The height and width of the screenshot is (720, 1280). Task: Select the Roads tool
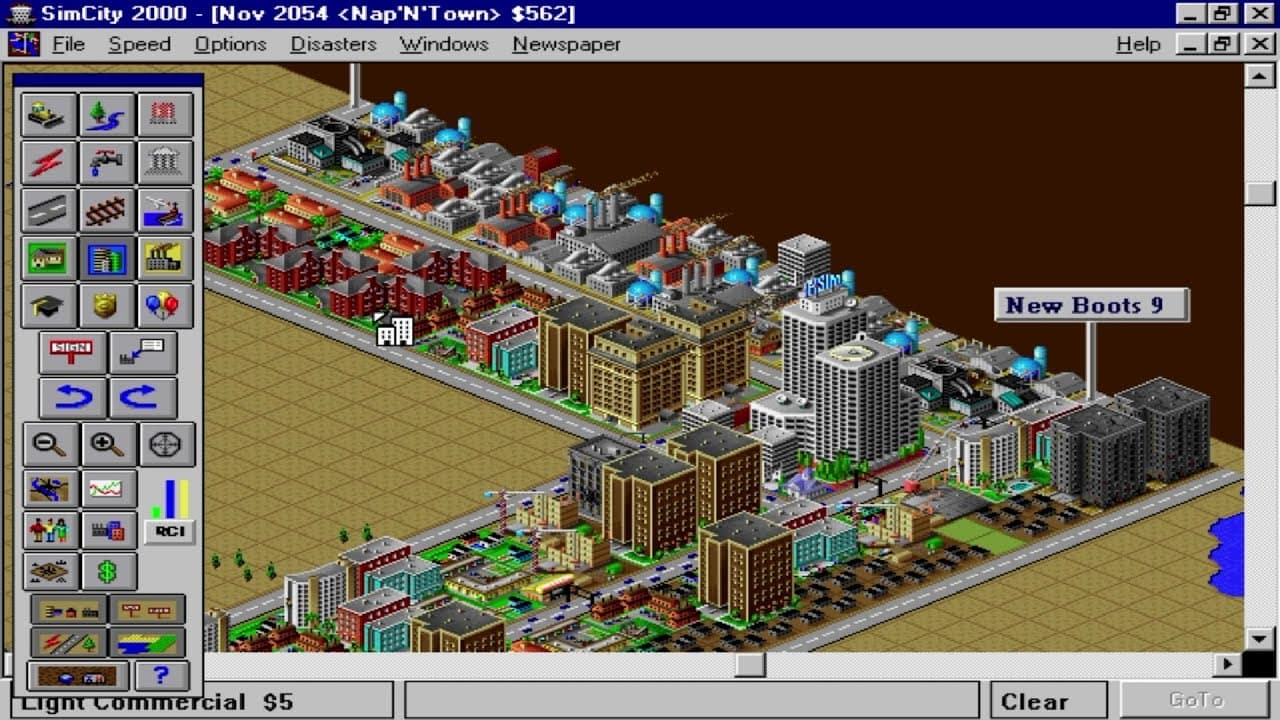tap(49, 210)
